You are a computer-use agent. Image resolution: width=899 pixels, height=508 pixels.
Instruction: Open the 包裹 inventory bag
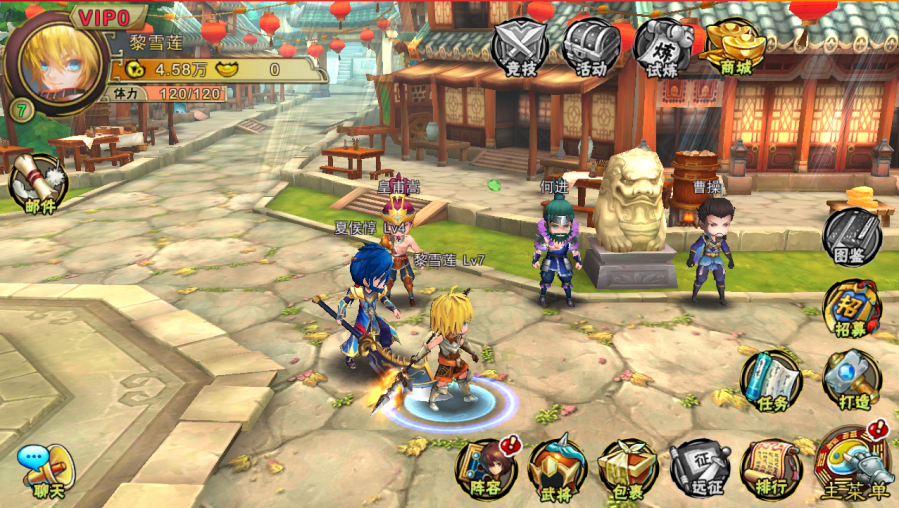click(627, 468)
